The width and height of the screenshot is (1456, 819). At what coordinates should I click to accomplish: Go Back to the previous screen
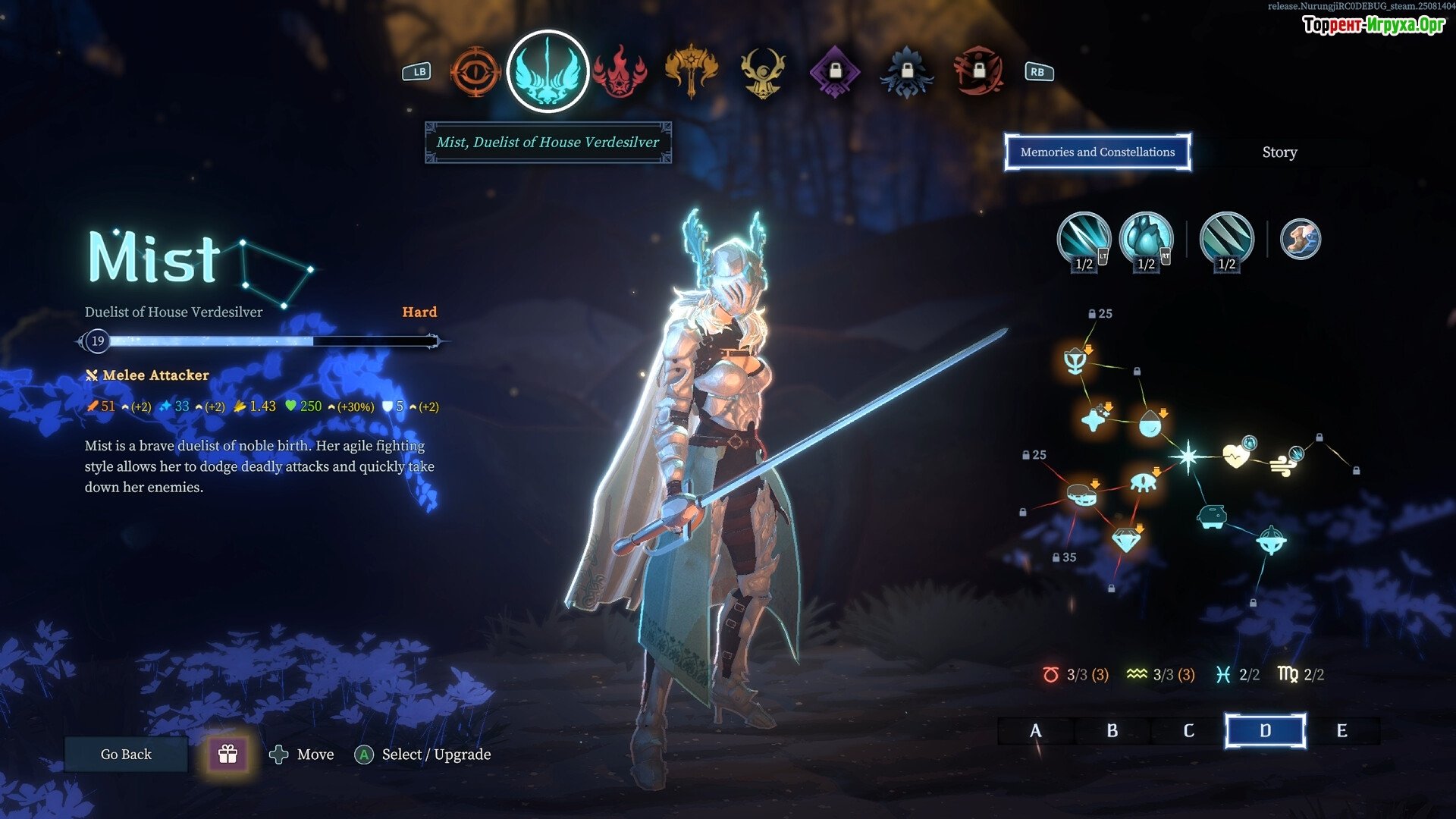click(126, 755)
